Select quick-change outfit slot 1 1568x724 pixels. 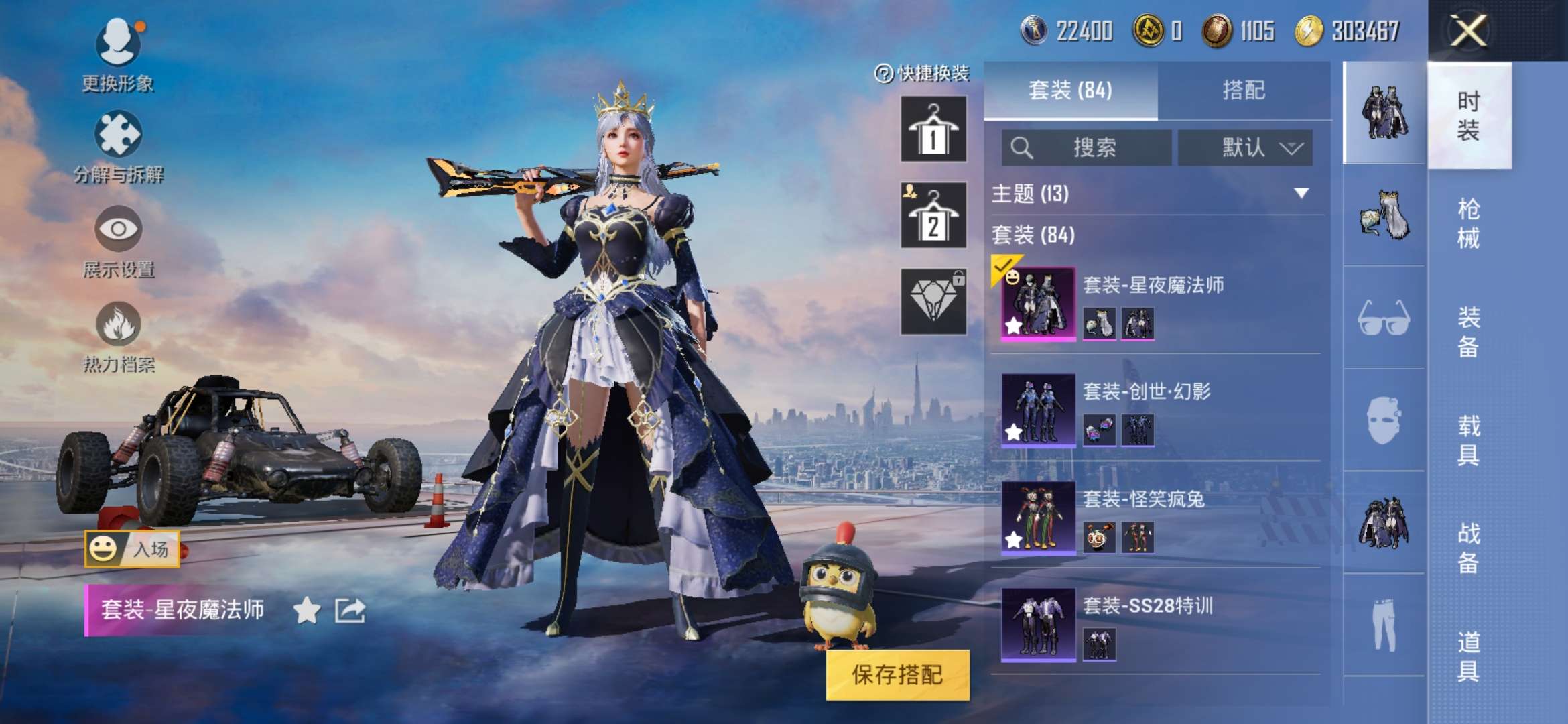coord(933,129)
